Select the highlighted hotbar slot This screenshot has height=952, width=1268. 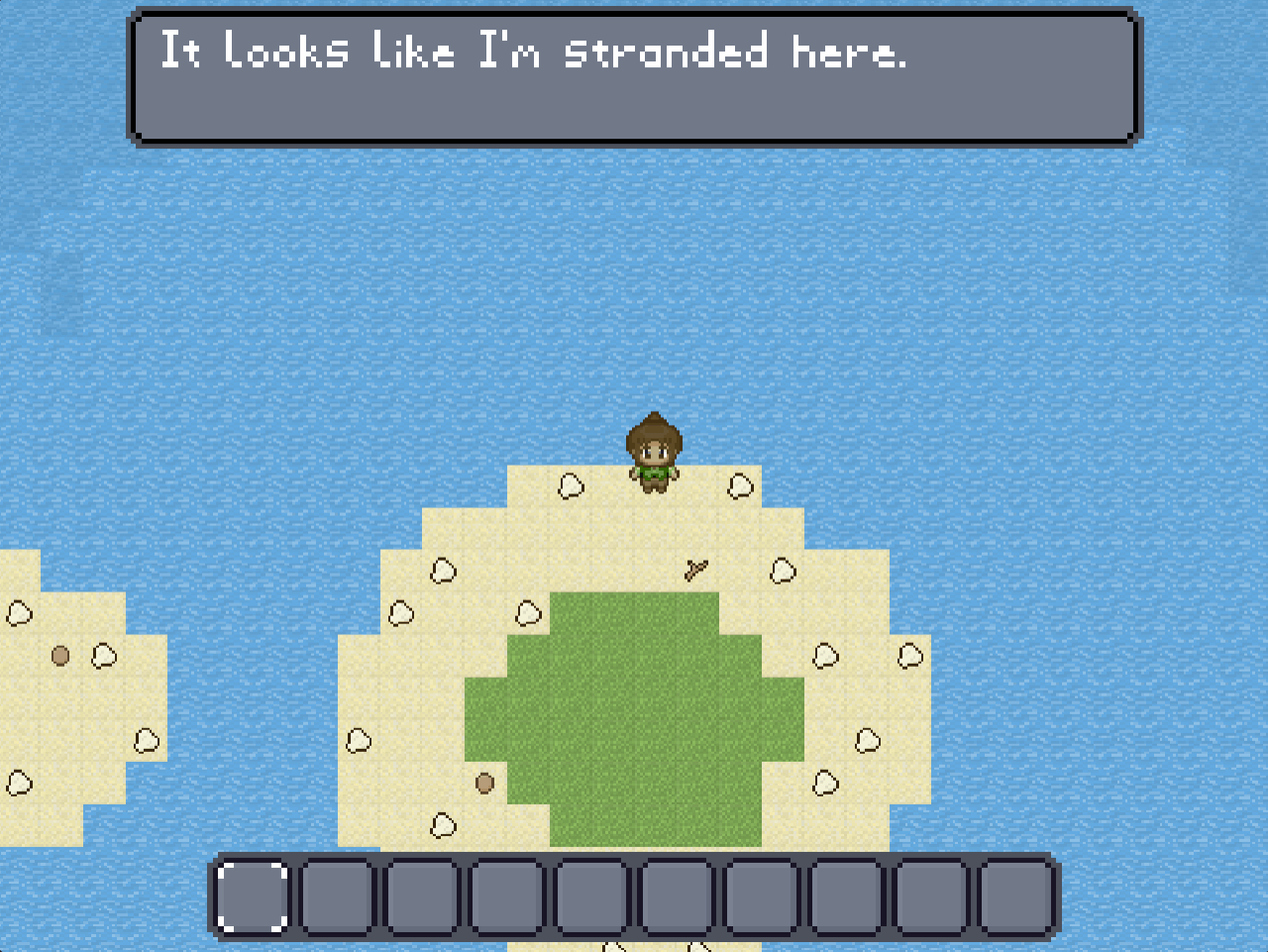(x=253, y=898)
